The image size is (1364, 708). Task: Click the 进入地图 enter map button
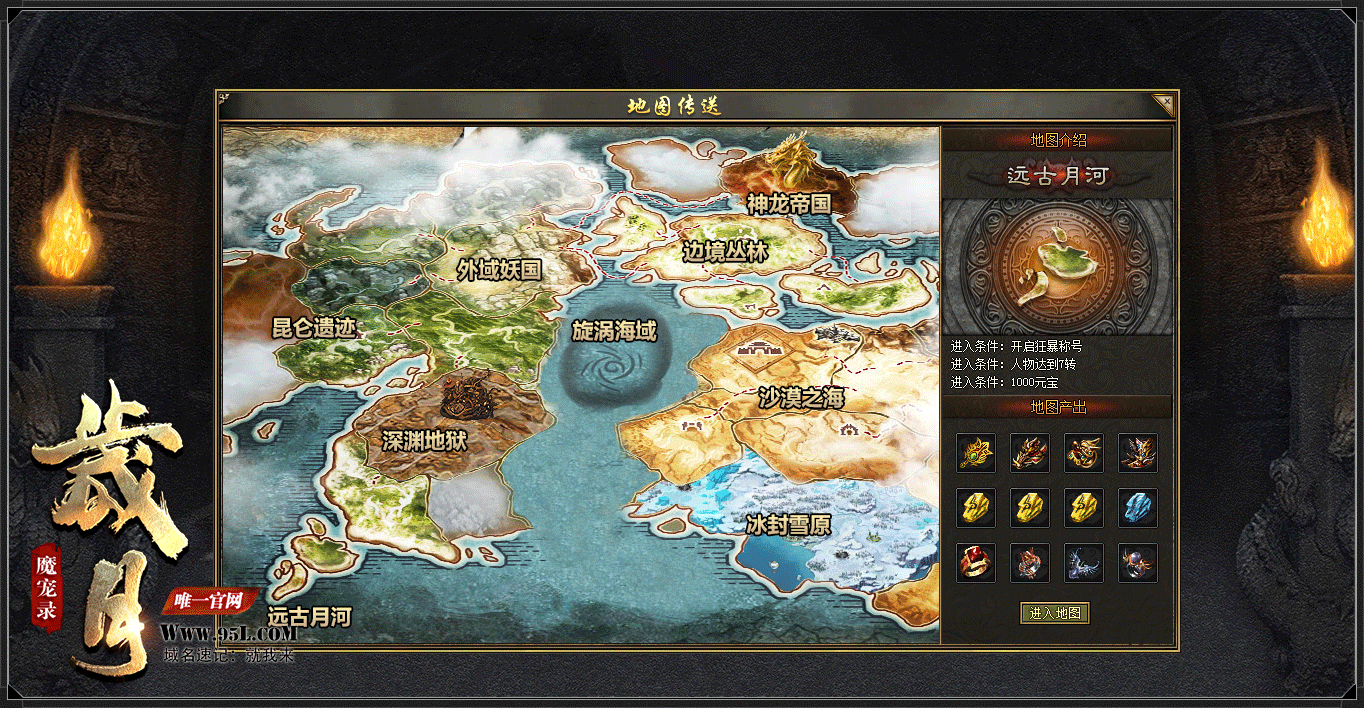click(x=1055, y=613)
